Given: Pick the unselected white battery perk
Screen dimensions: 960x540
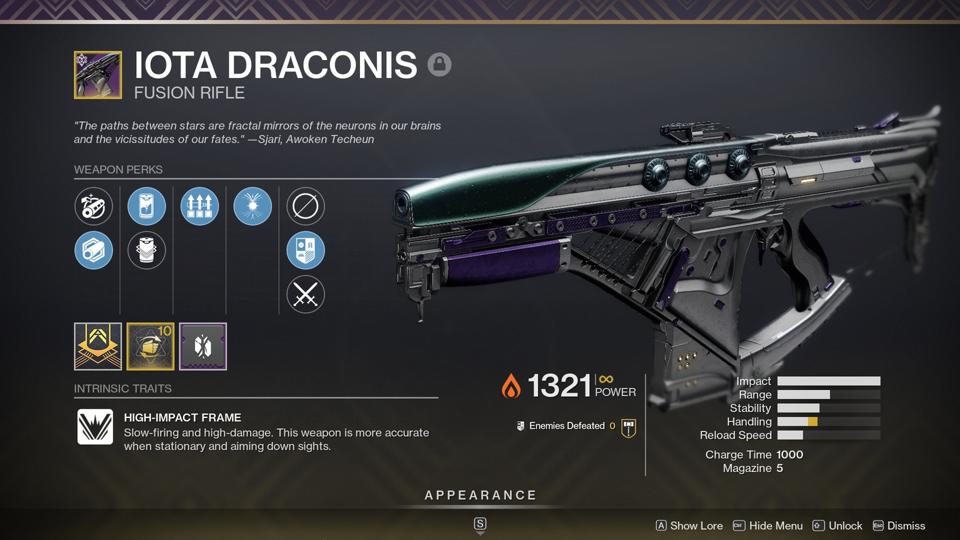Looking at the screenshot, I should pyautogui.click(x=147, y=250).
